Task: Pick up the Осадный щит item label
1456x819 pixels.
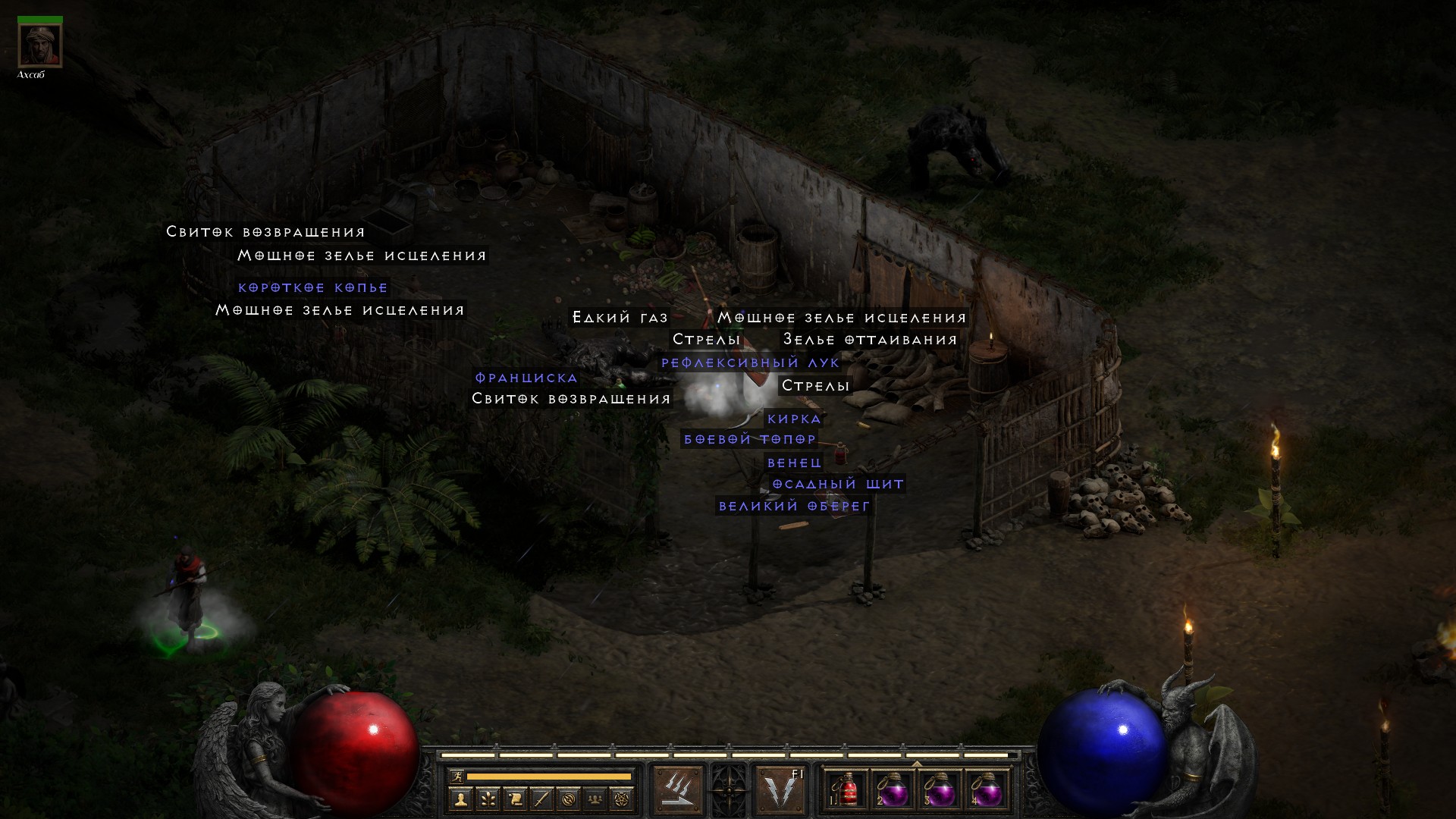Action: click(x=838, y=484)
